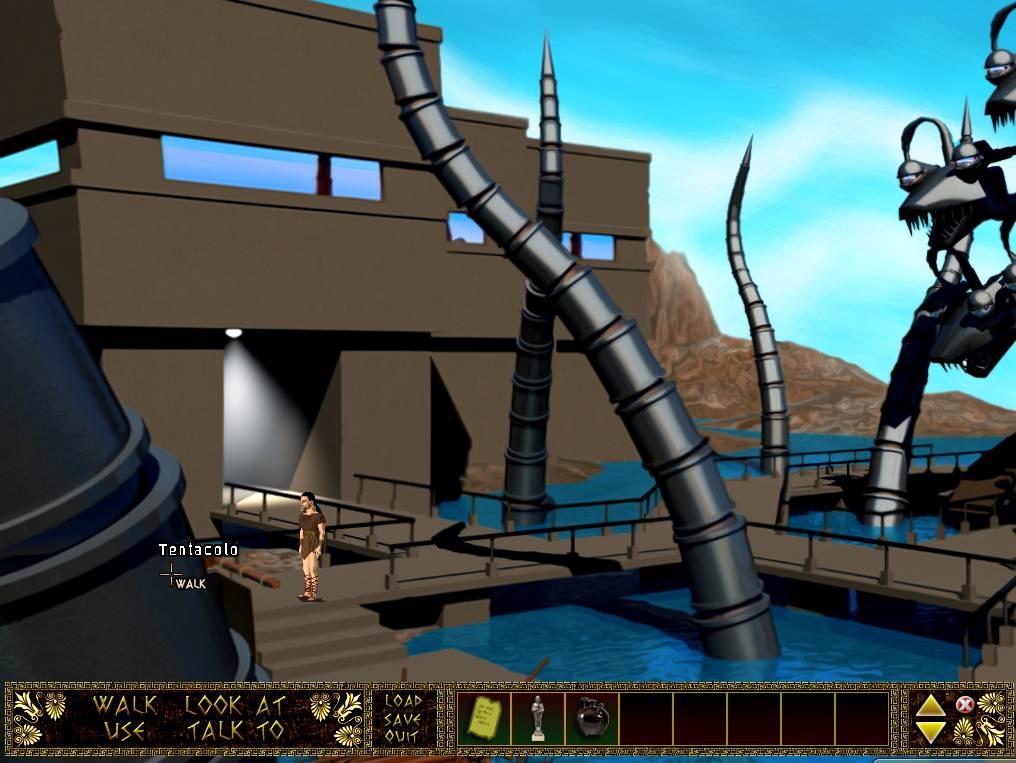Choose the LOOK AT command
1016x763 pixels.
234,704
